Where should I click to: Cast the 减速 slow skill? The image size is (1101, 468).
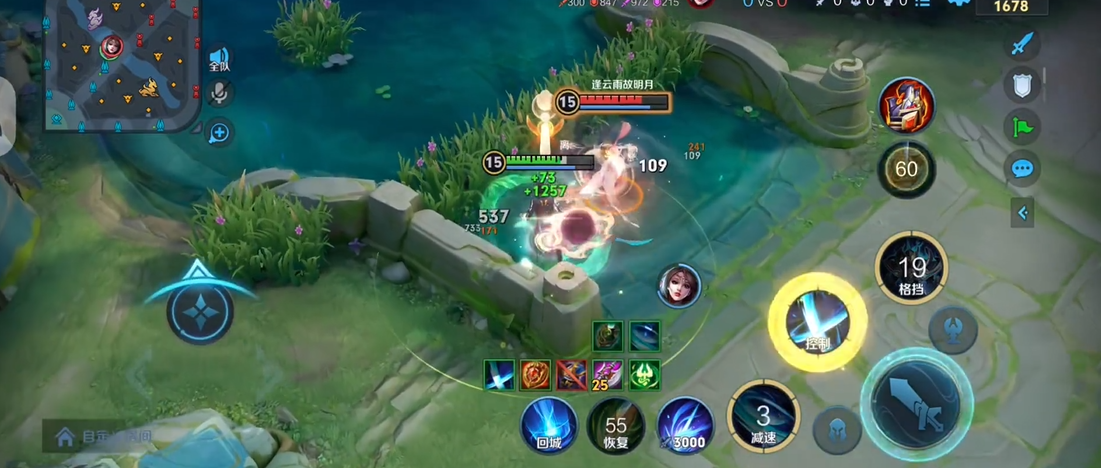(763, 416)
